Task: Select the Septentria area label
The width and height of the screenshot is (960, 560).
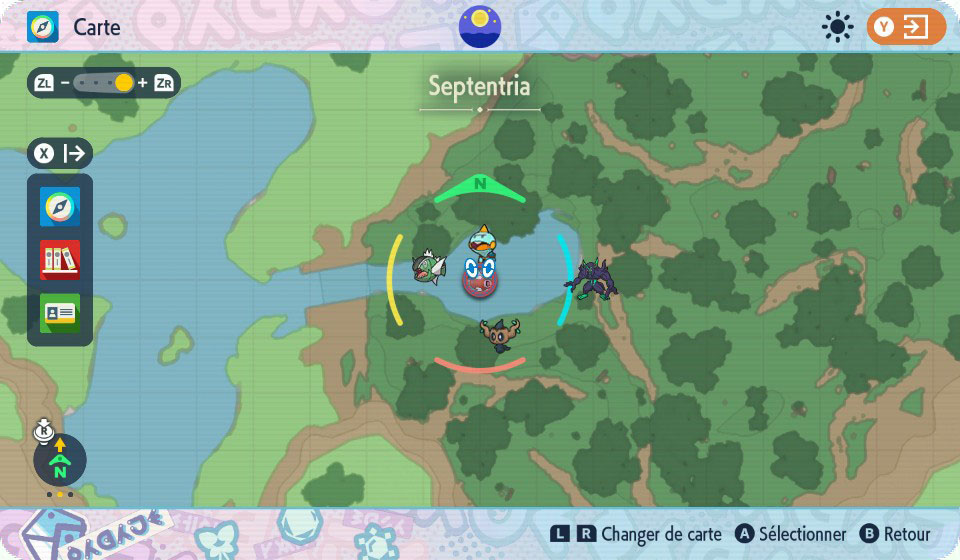Action: 480,87
